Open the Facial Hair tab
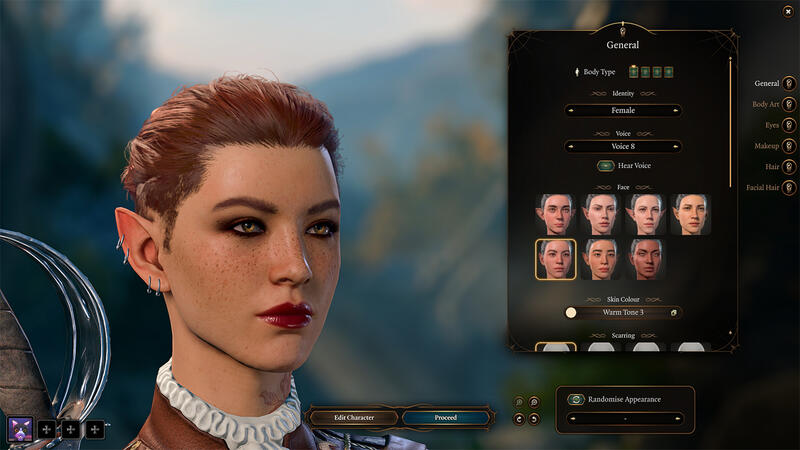The height and width of the screenshot is (450, 800). 789,187
